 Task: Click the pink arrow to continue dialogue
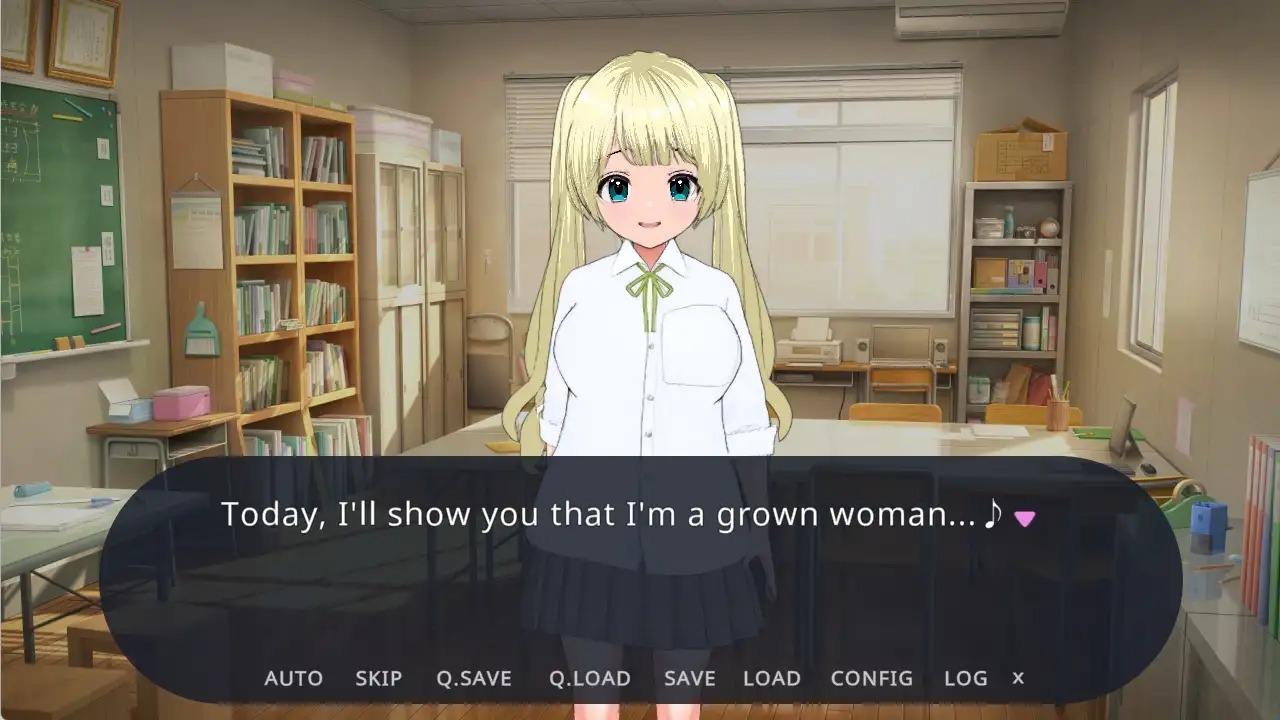pyautogui.click(x=1024, y=518)
